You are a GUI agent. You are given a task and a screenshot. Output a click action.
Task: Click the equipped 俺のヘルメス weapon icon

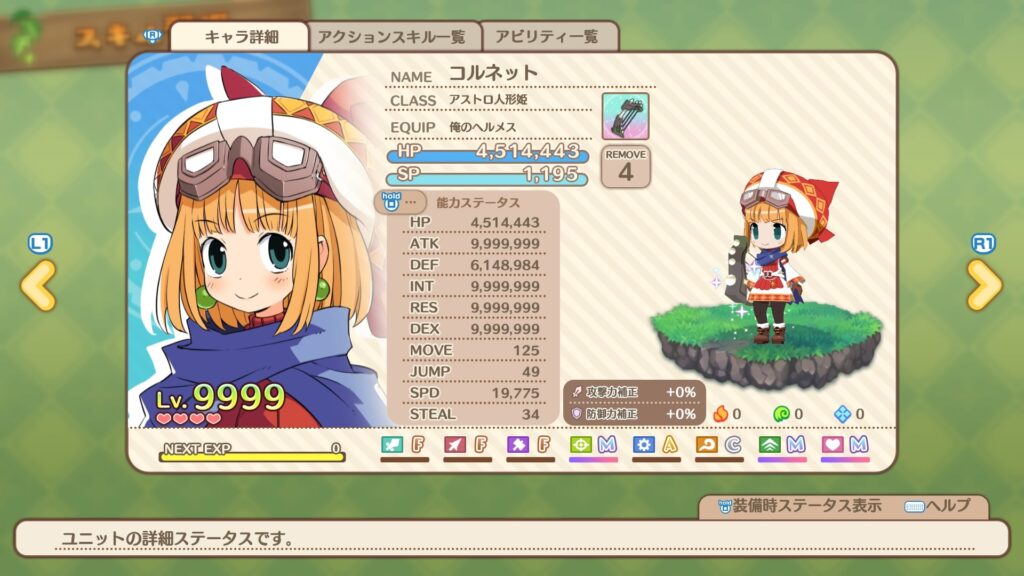(x=625, y=116)
